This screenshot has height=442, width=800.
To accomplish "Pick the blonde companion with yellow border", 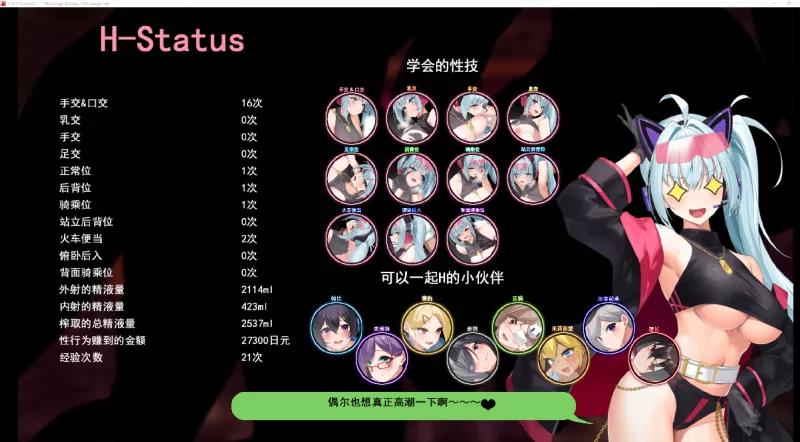I will click(x=427, y=326).
